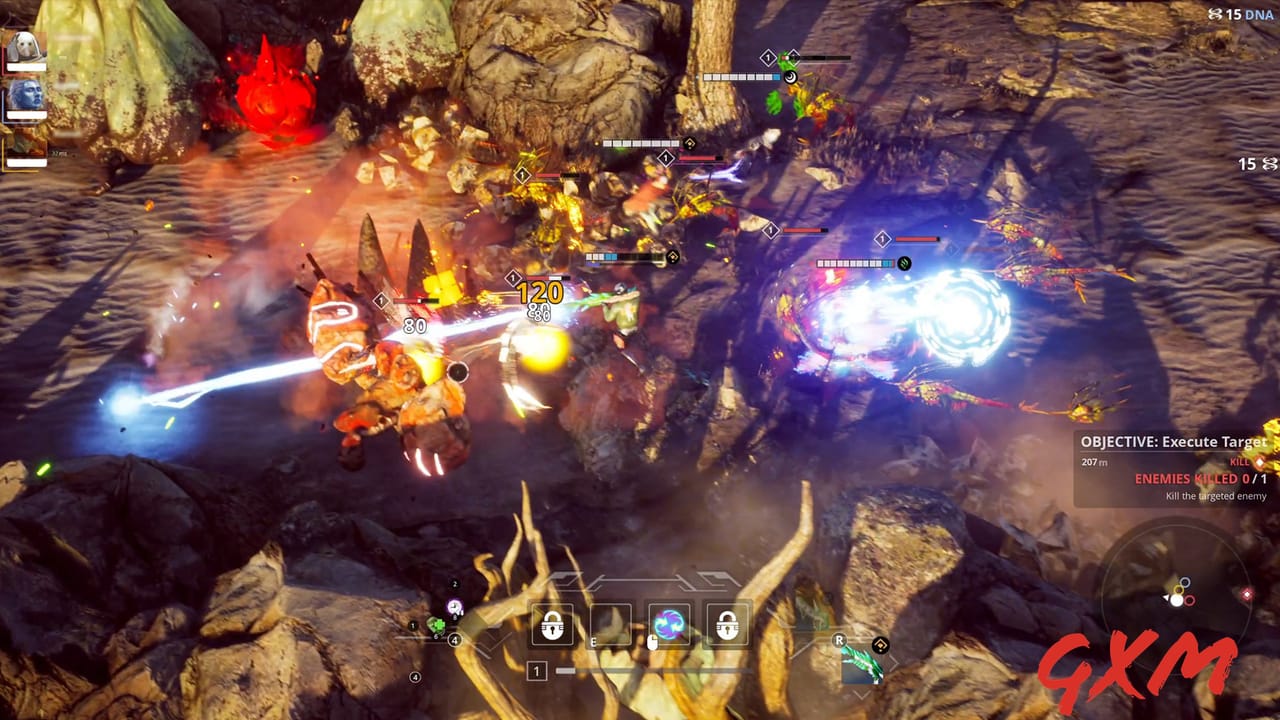Viewport: 1280px width, 720px height.
Task: Click the 207 m distance indicator
Action: click(x=1096, y=463)
